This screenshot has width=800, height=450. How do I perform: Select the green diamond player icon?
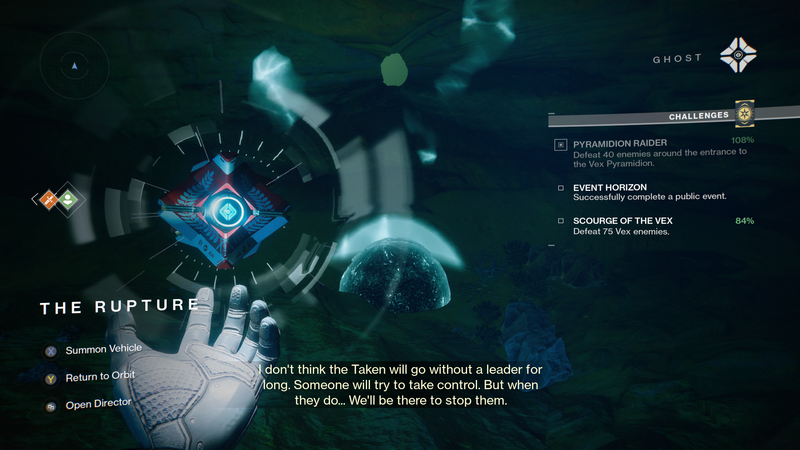68,200
